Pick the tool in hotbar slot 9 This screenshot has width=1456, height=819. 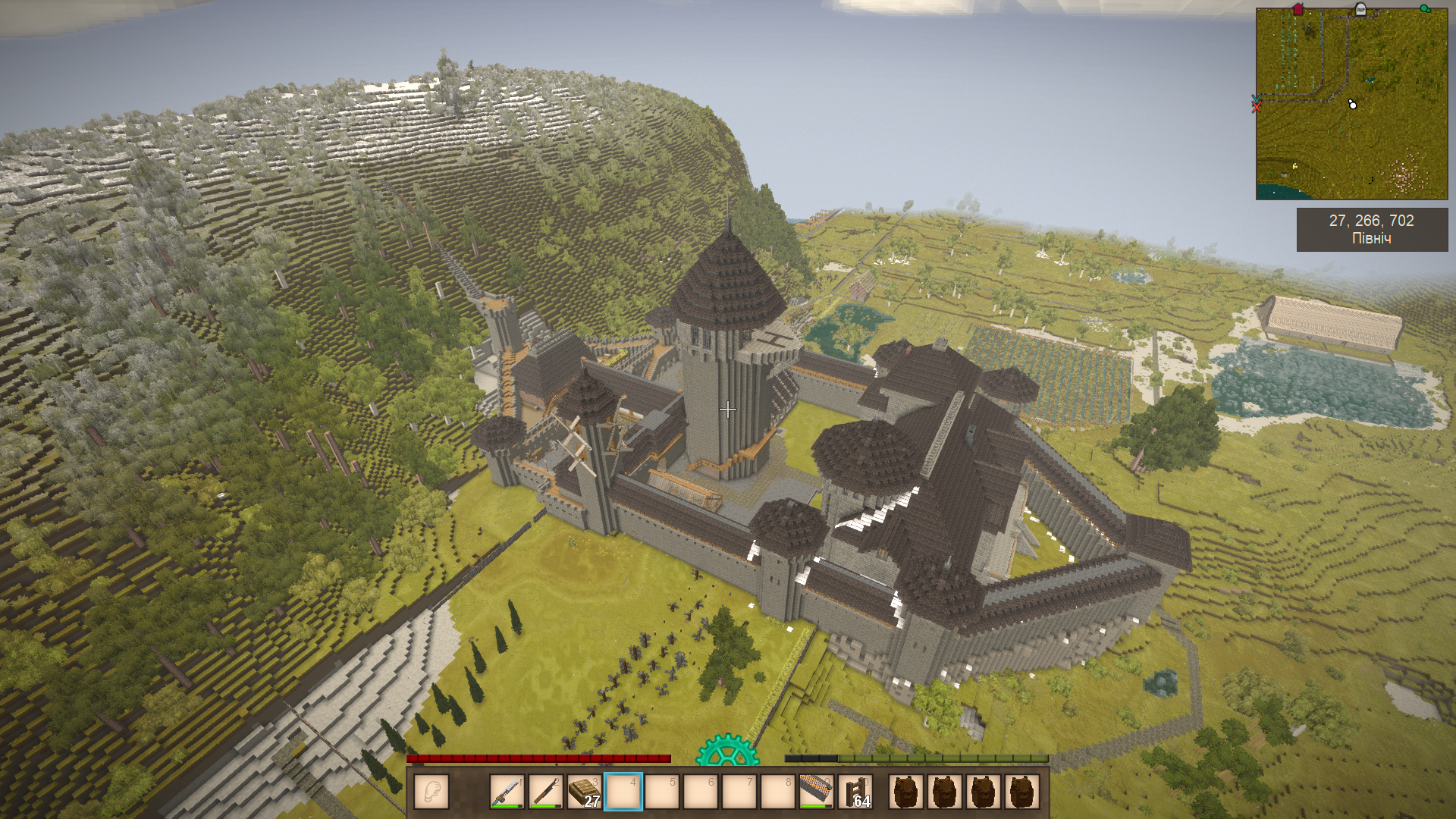(x=817, y=792)
